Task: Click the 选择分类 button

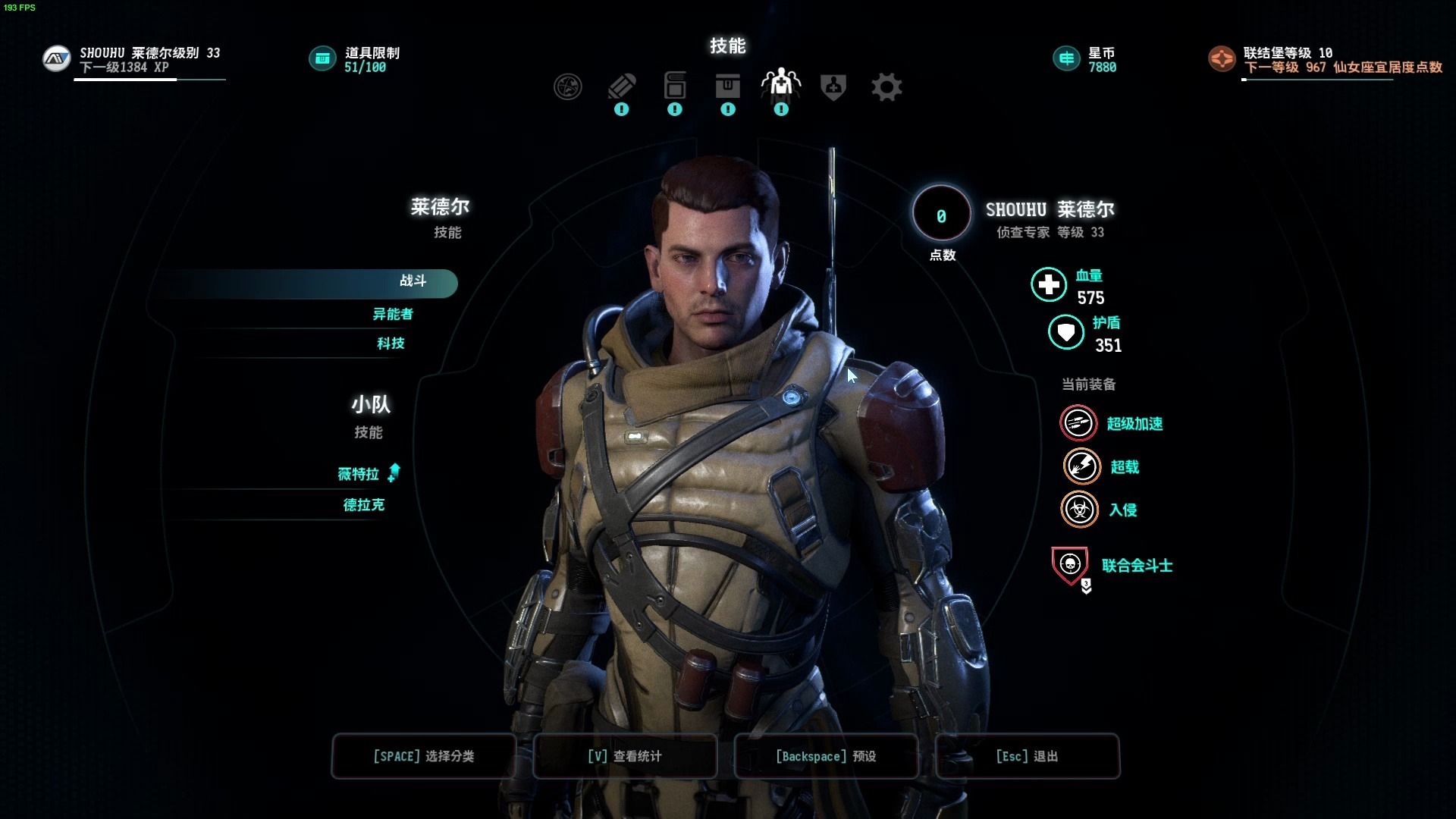Action: point(424,756)
